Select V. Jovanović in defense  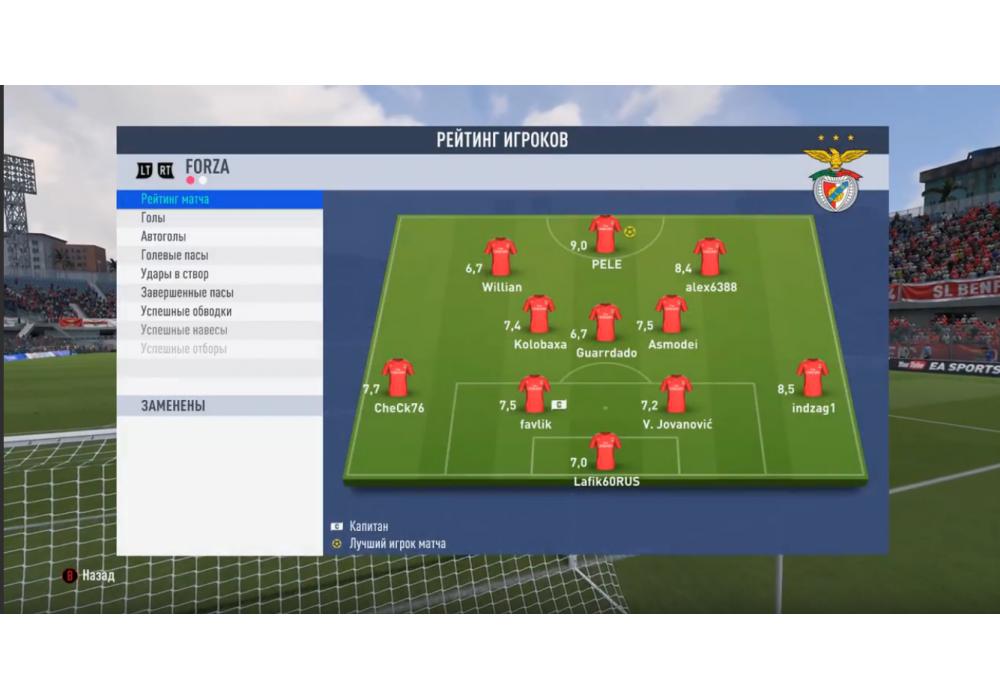(x=676, y=394)
